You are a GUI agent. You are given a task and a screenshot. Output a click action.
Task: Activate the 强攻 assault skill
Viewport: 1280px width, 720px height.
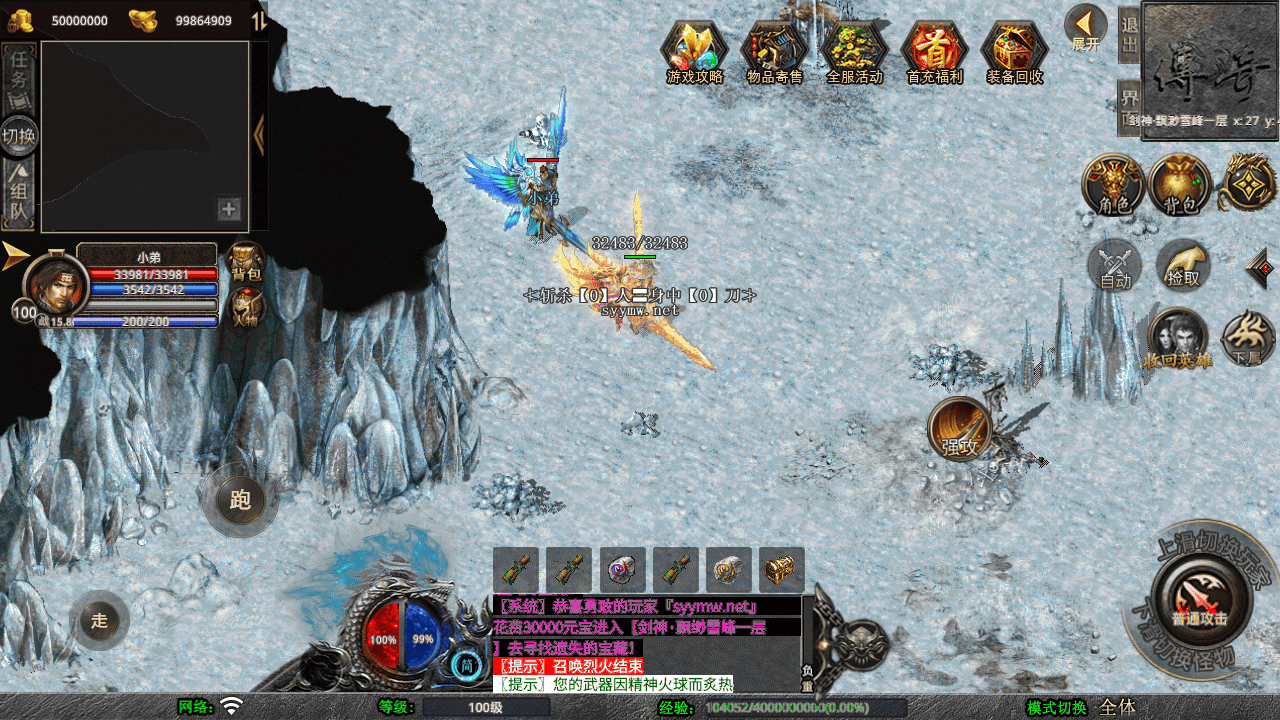pos(960,429)
